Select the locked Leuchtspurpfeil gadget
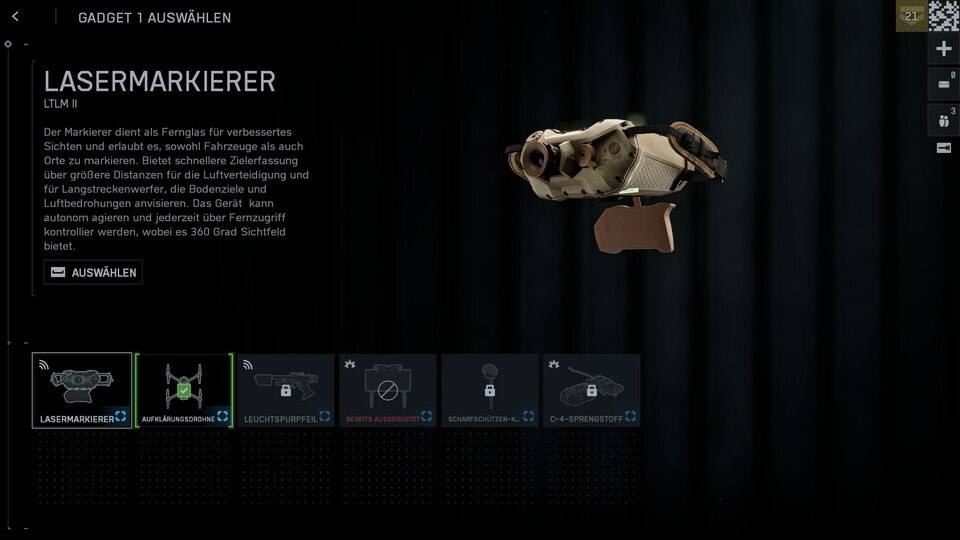Image resolution: width=960 pixels, height=540 pixels. click(x=286, y=390)
